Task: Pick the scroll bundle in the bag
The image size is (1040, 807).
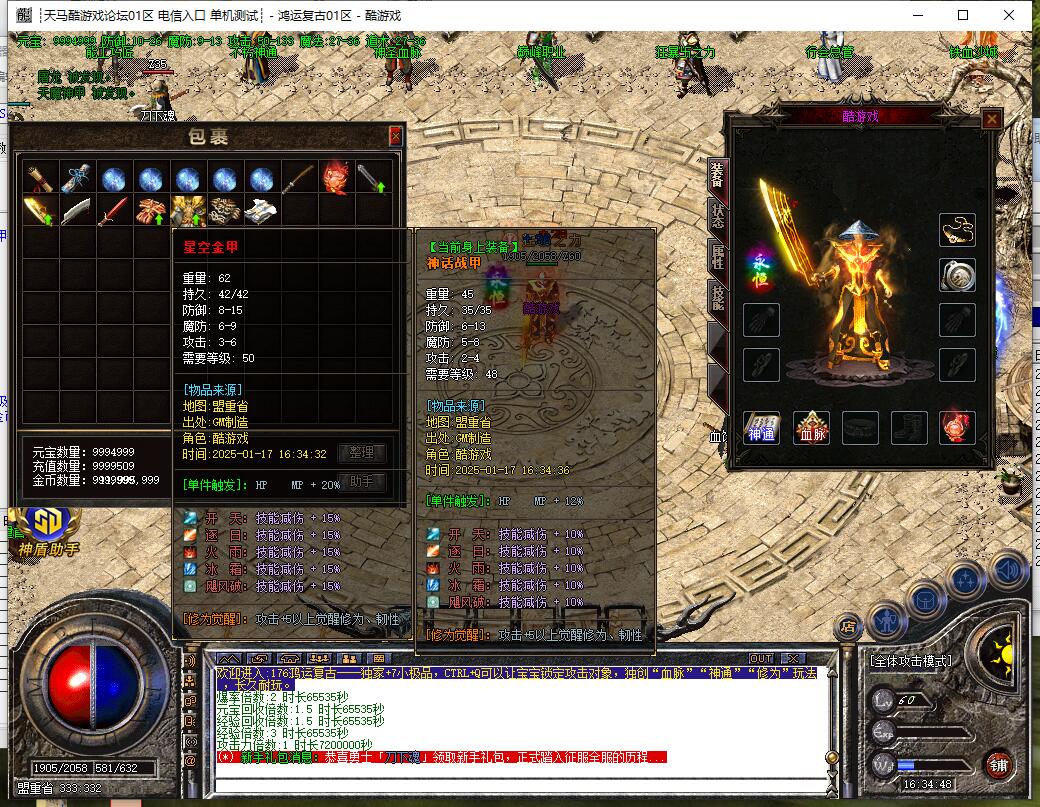Action: point(39,179)
